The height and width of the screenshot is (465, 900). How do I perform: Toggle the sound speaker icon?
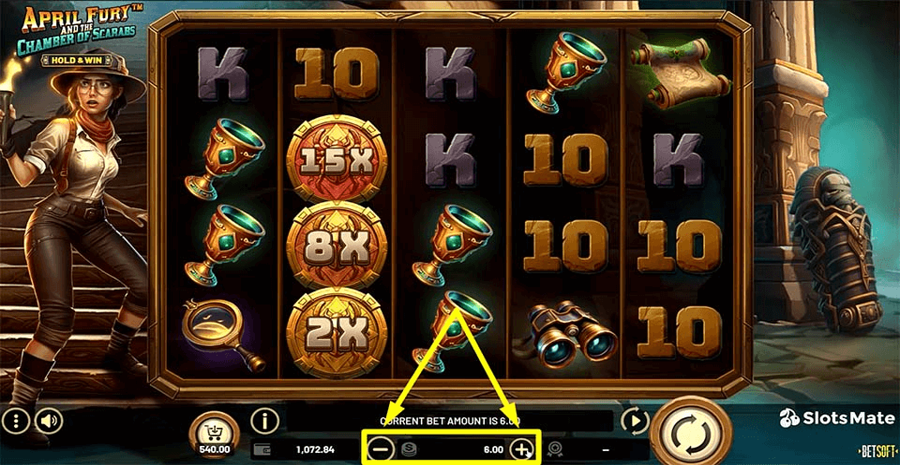click(46, 419)
